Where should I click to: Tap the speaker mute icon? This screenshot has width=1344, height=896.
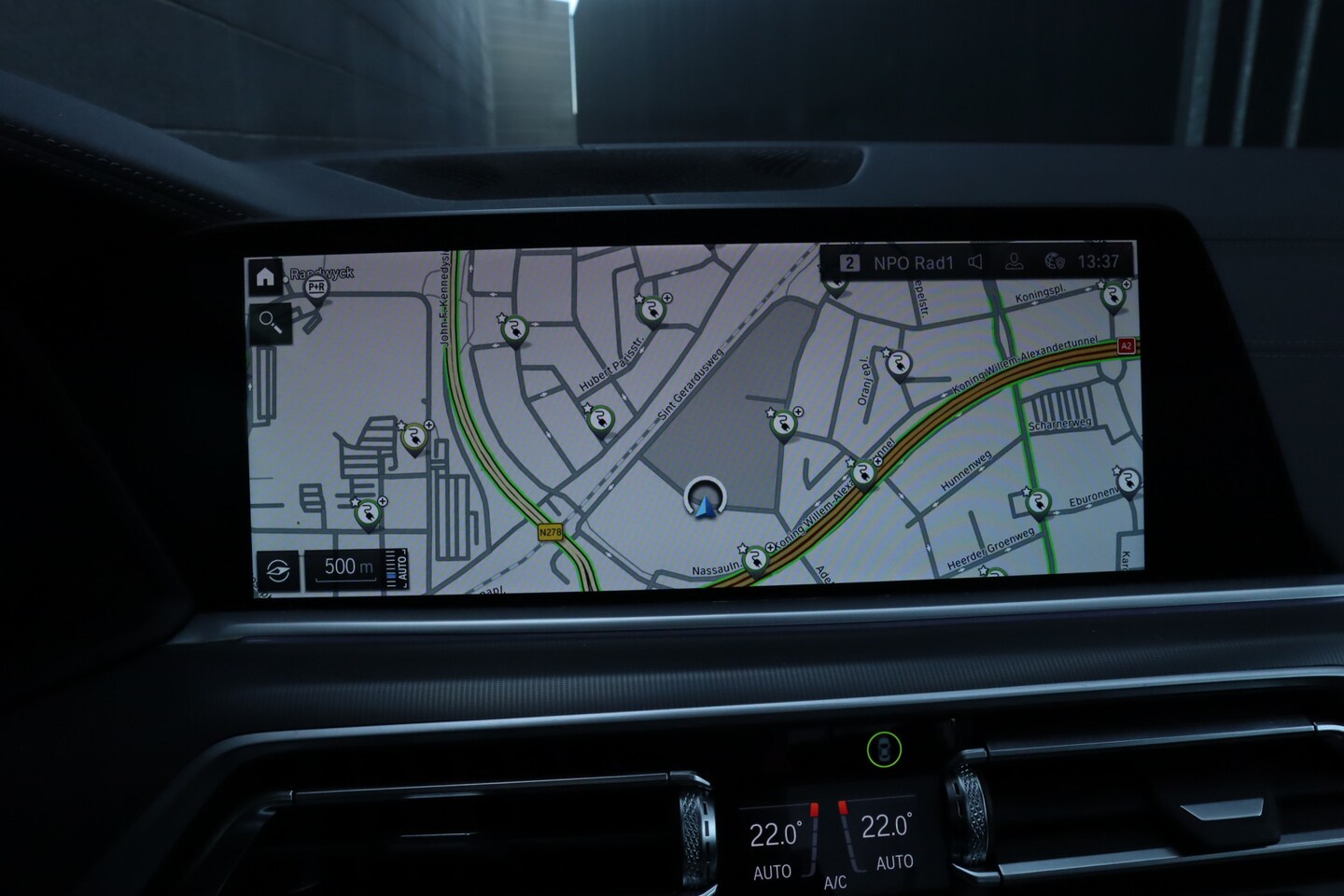[975, 262]
